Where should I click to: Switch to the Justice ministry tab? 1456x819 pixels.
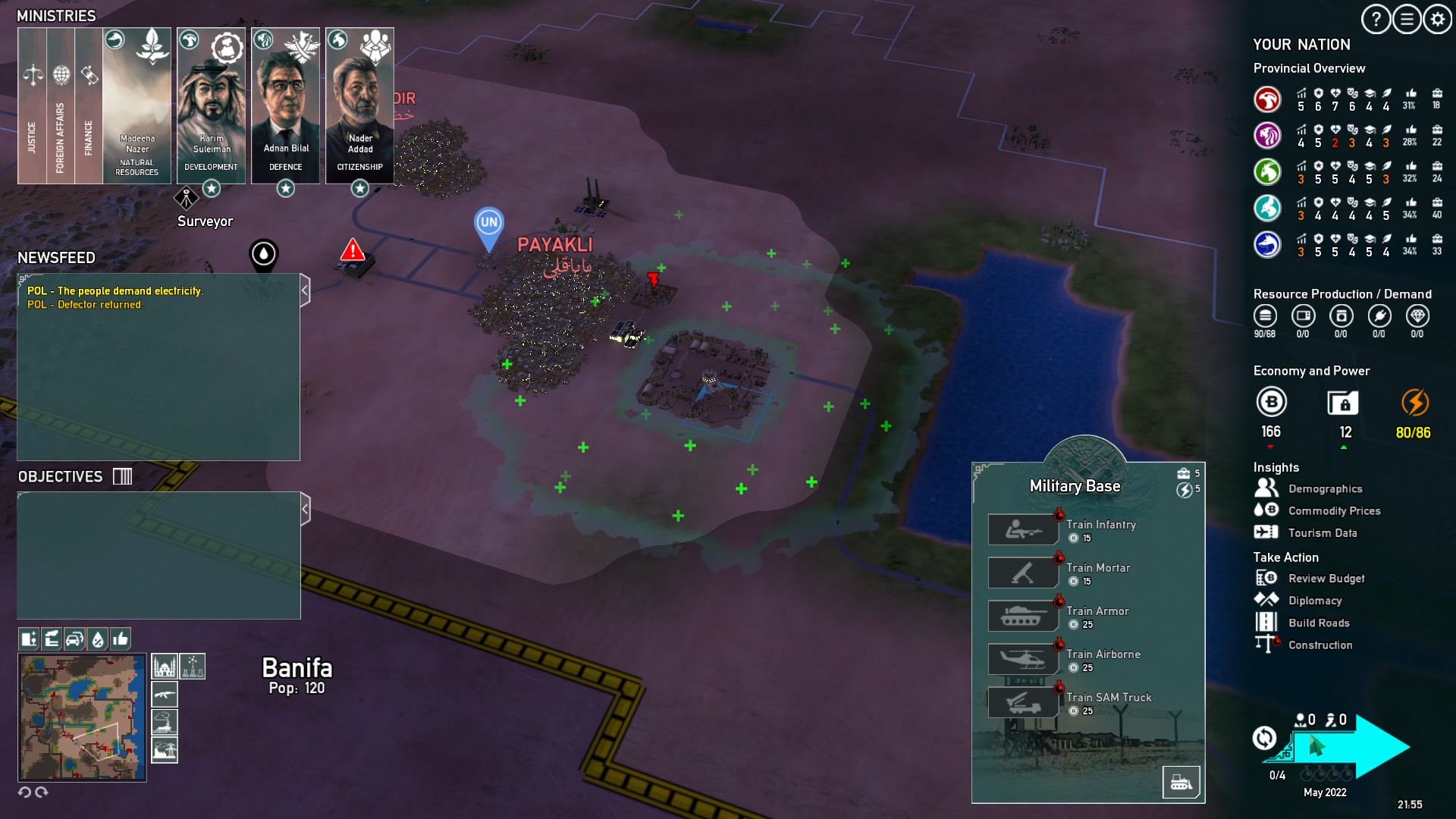click(31, 106)
